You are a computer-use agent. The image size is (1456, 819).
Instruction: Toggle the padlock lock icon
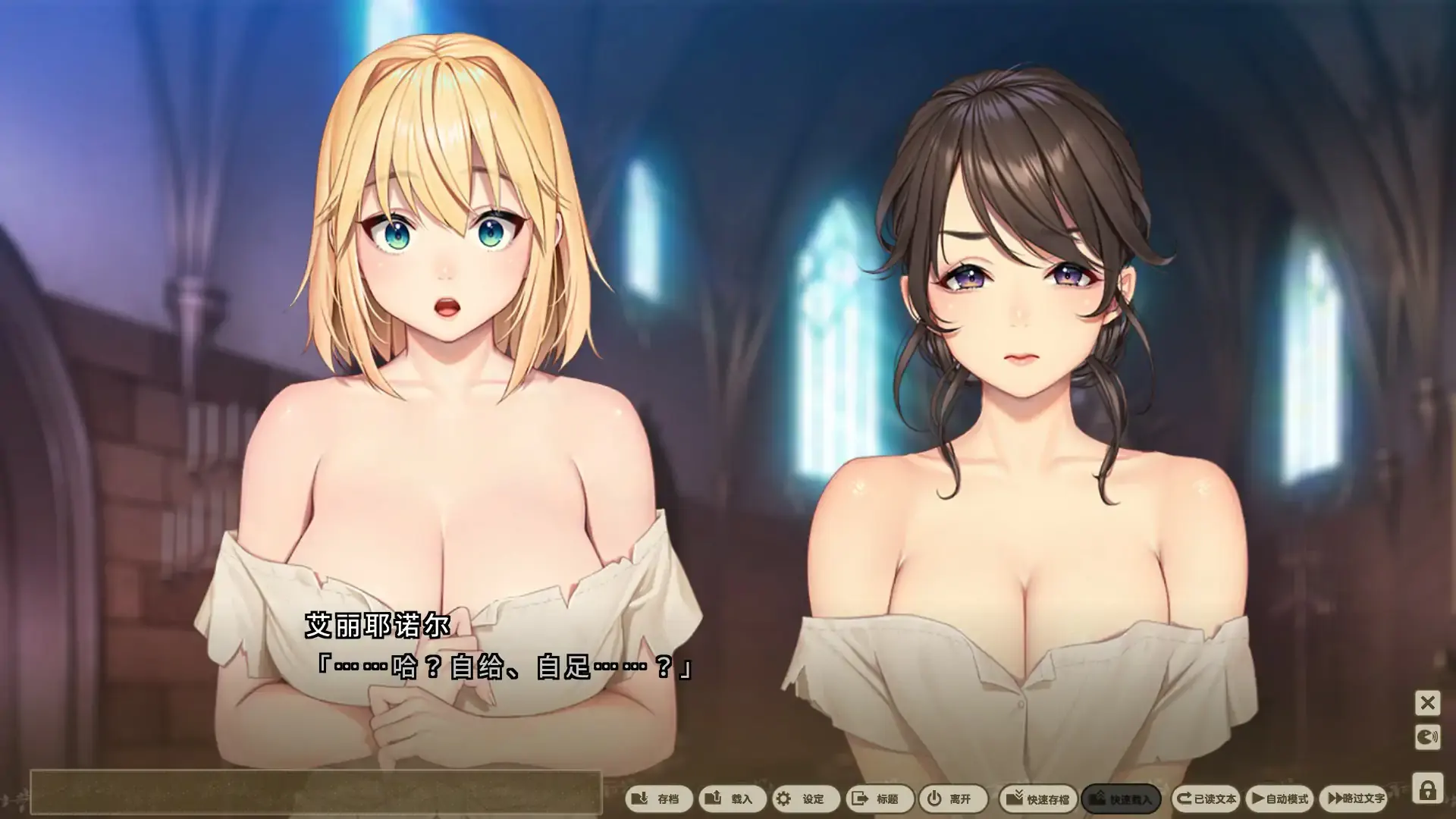coord(1427,790)
